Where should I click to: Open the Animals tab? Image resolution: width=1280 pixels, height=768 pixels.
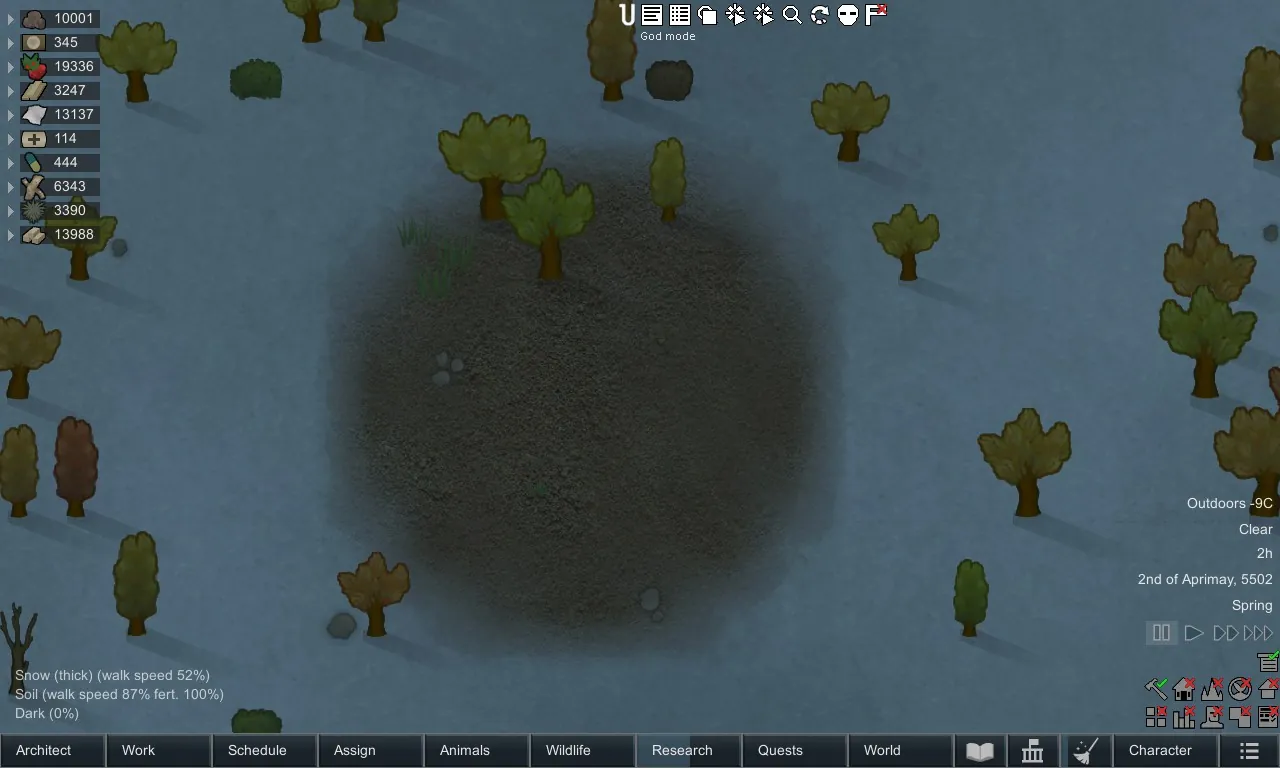pos(476,750)
